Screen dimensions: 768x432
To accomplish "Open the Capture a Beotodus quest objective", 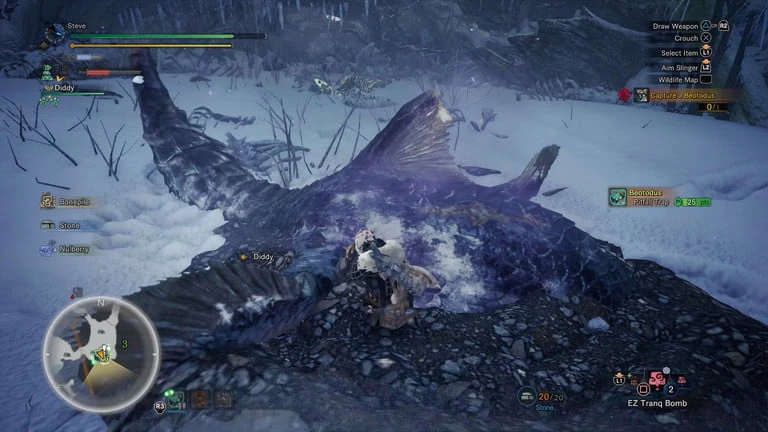I will point(680,95).
